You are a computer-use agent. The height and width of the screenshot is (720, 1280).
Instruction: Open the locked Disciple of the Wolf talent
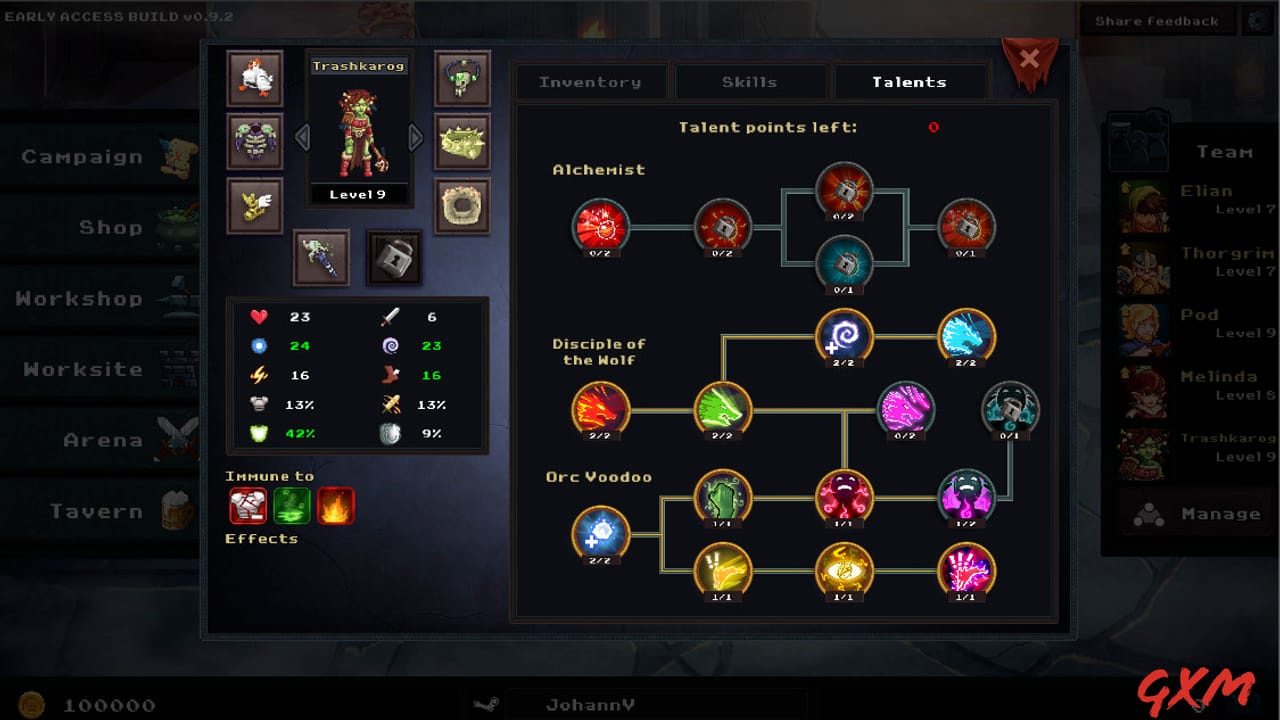pos(1009,410)
